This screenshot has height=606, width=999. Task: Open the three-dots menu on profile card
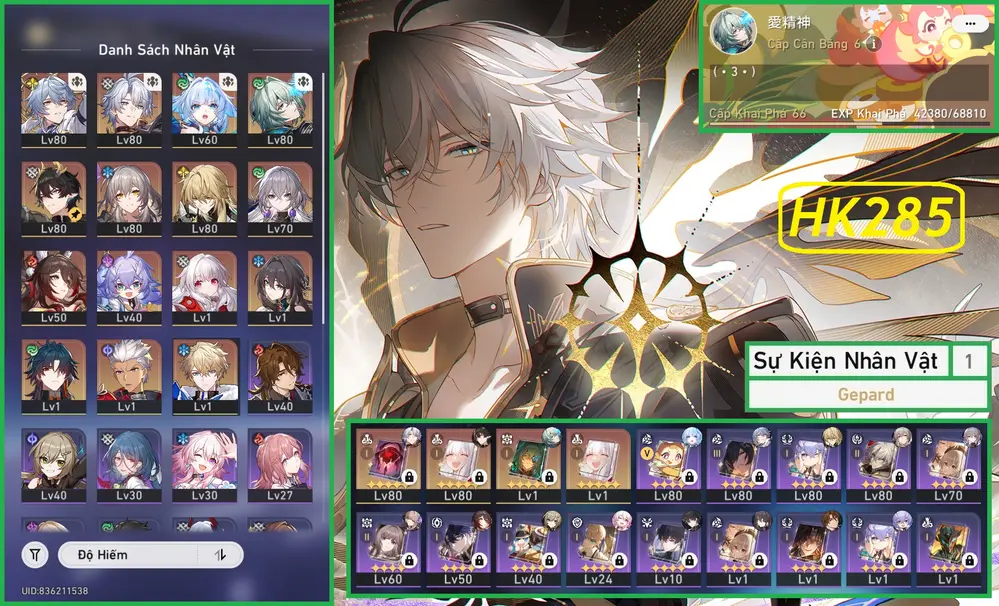967,22
